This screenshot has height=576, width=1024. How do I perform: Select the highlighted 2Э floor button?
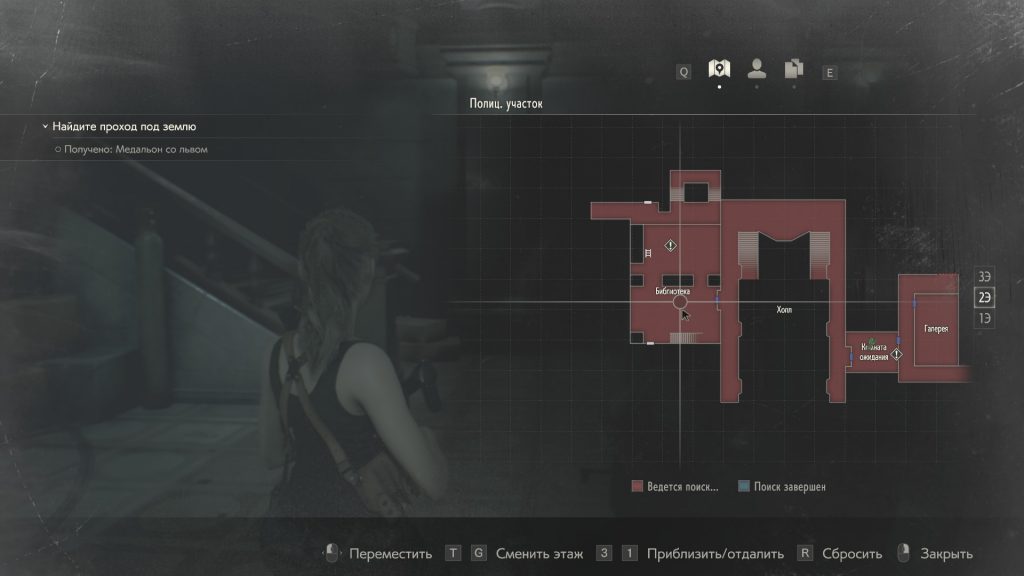(985, 297)
